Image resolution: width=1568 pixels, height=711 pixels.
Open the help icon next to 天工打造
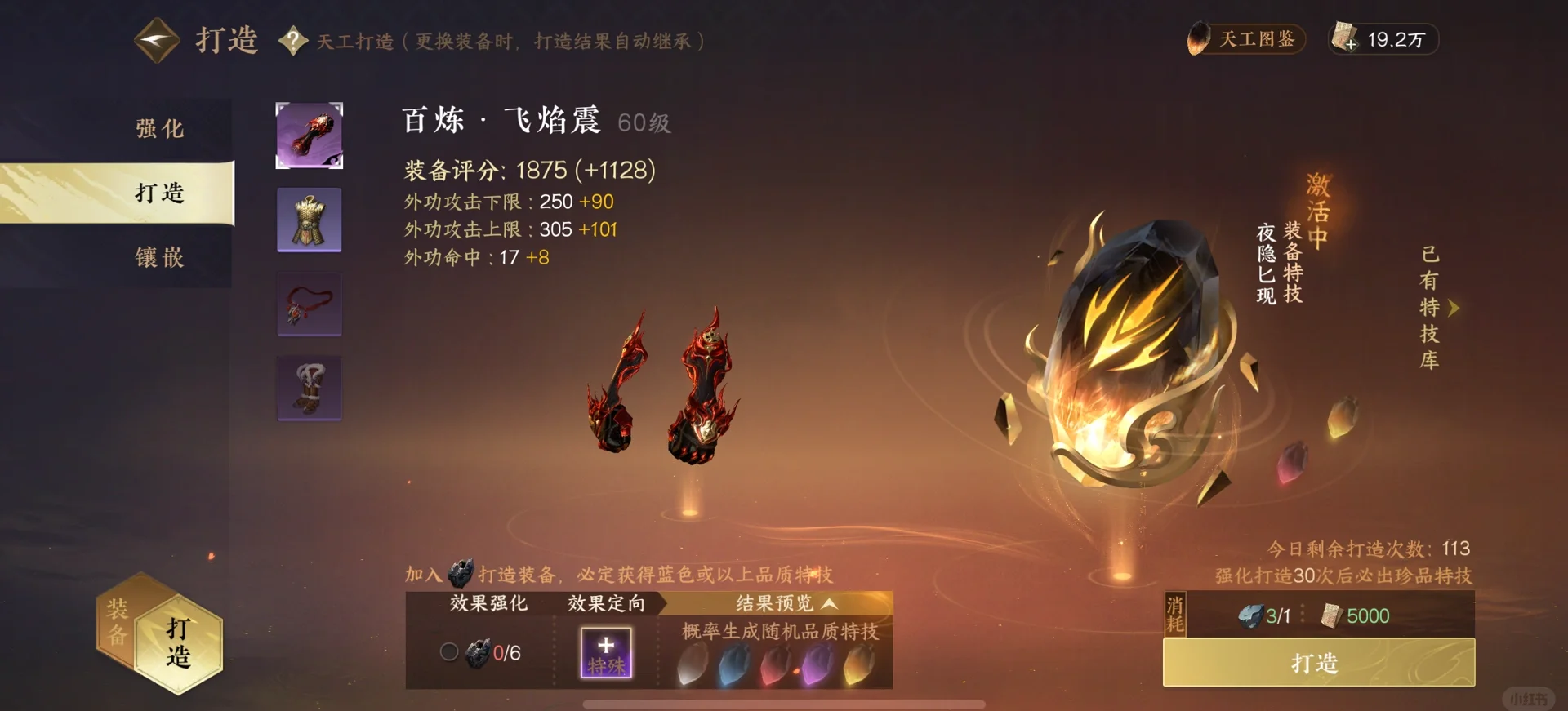292,40
